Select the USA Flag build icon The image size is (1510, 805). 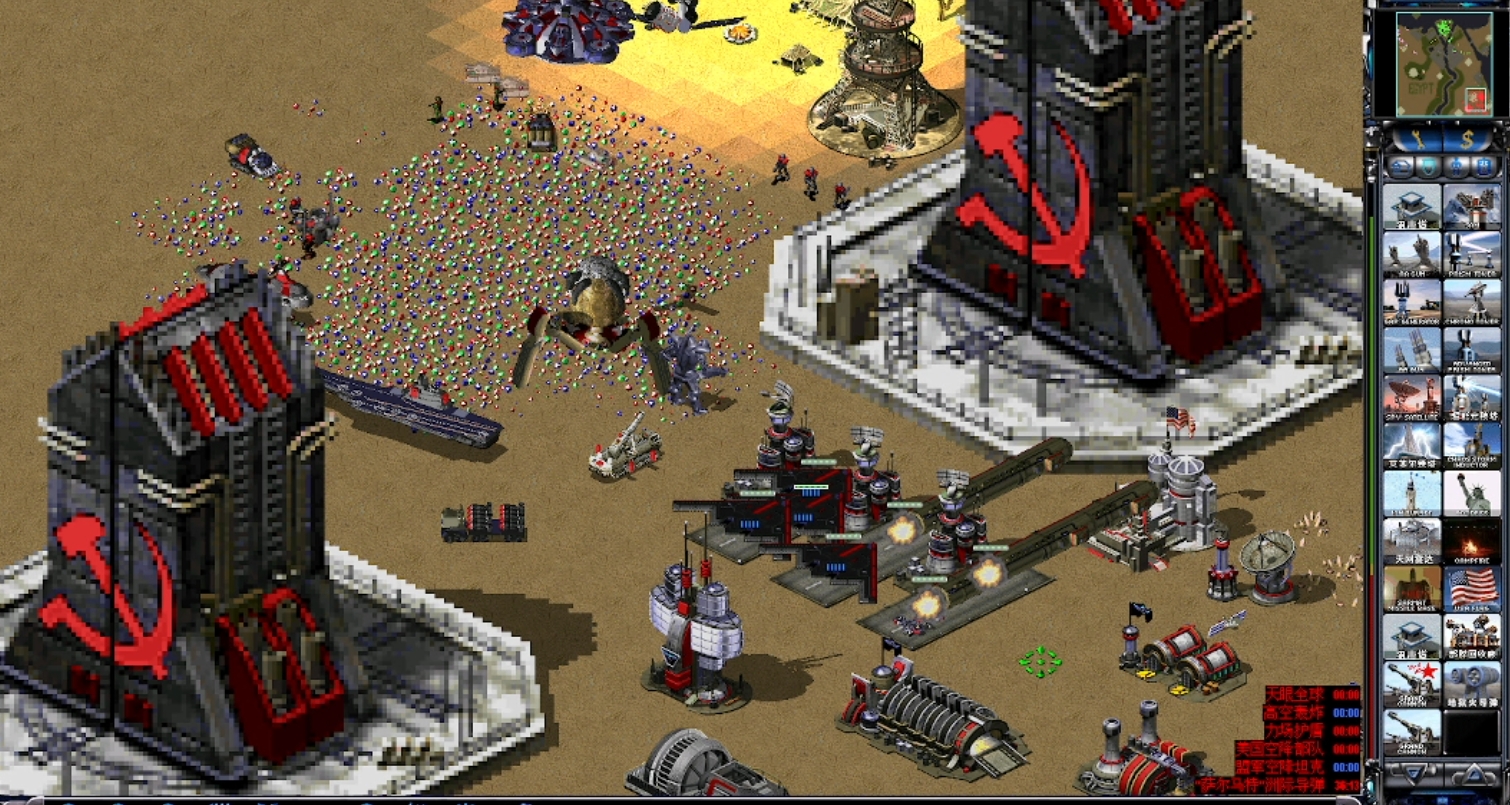pyautogui.click(x=1472, y=588)
